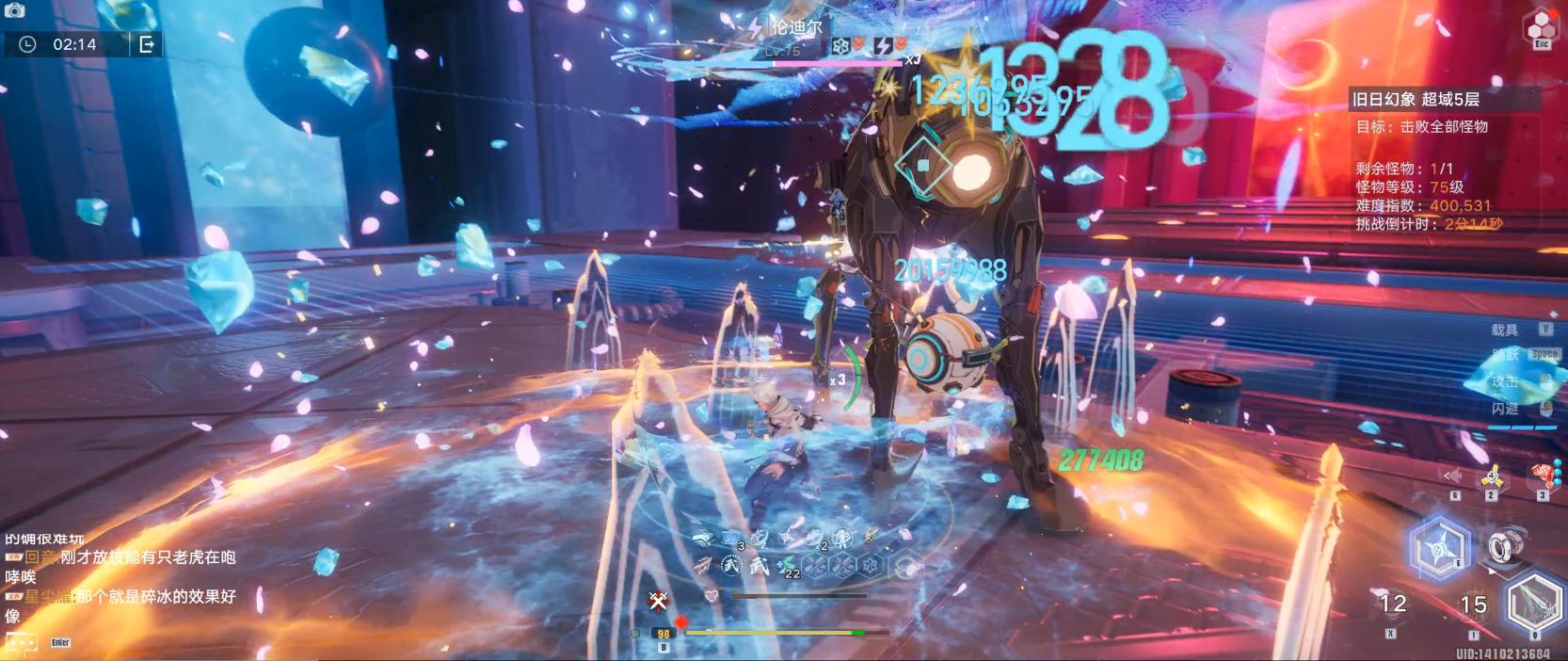
Task: Click the 旧日幻象 超域5层 objective tracker
Action: (1416, 99)
